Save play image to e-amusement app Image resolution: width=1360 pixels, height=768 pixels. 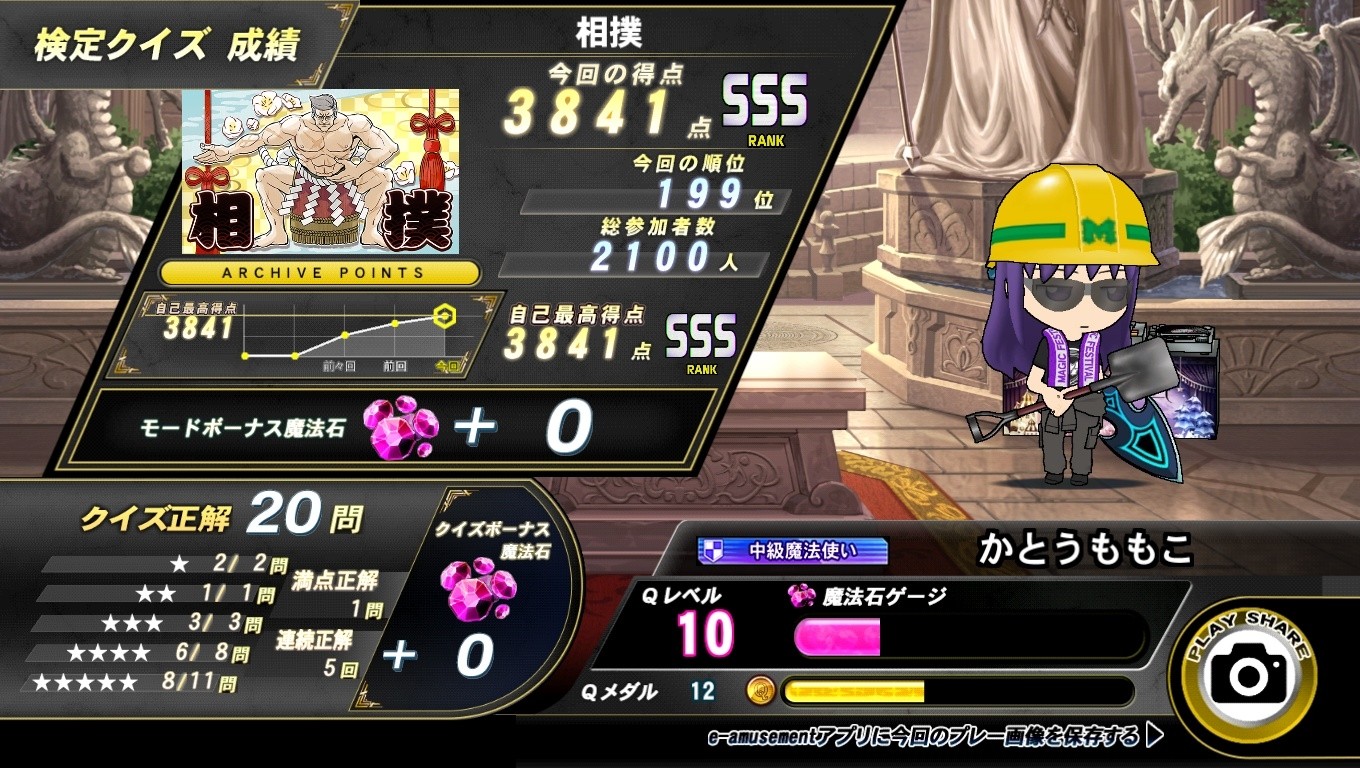click(x=935, y=738)
